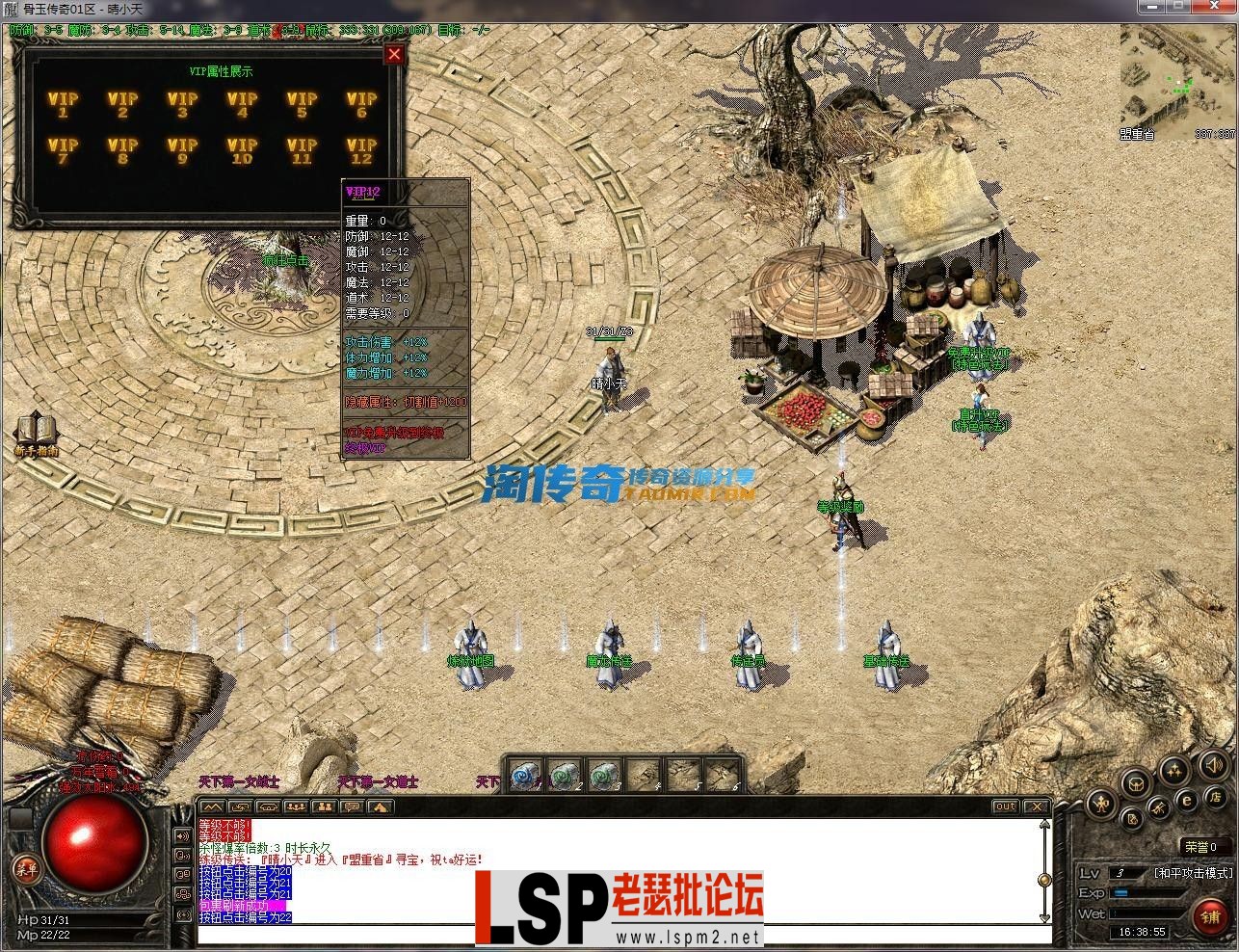Open the 新手指引 book icon on the left
This screenshot has width=1239, height=952.
coord(36,426)
